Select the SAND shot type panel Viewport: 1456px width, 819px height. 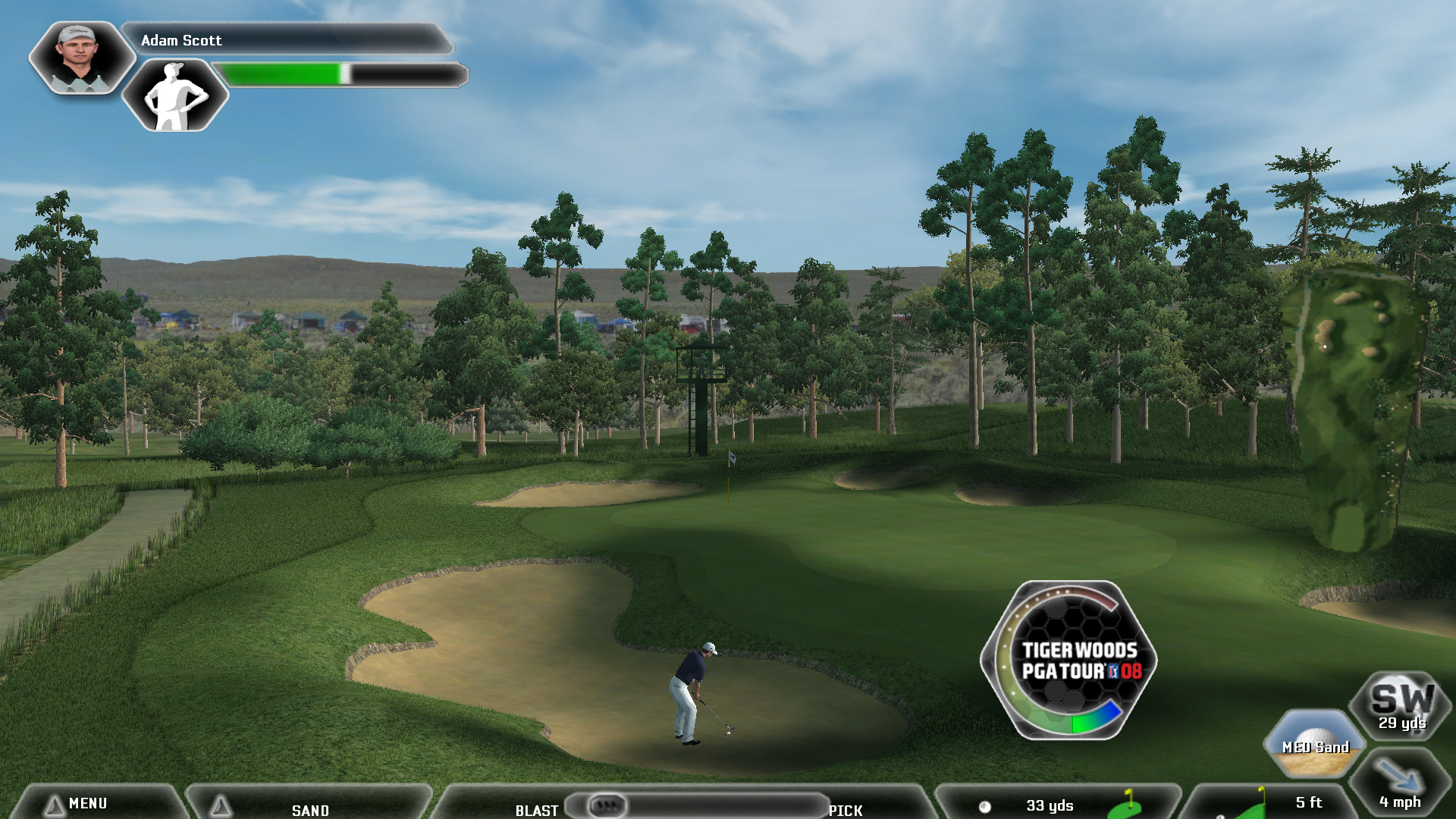point(309,807)
